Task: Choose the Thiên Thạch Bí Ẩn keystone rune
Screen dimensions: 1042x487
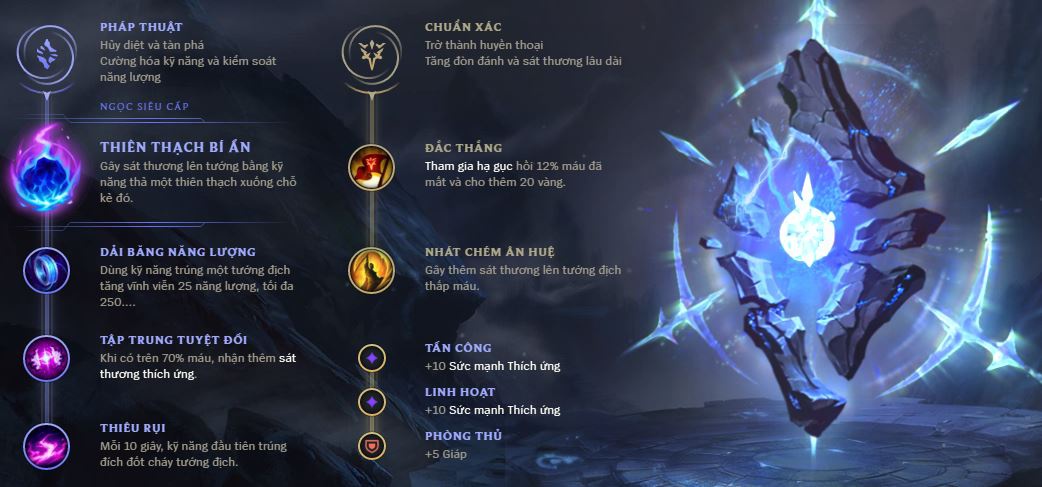Action: point(46,171)
